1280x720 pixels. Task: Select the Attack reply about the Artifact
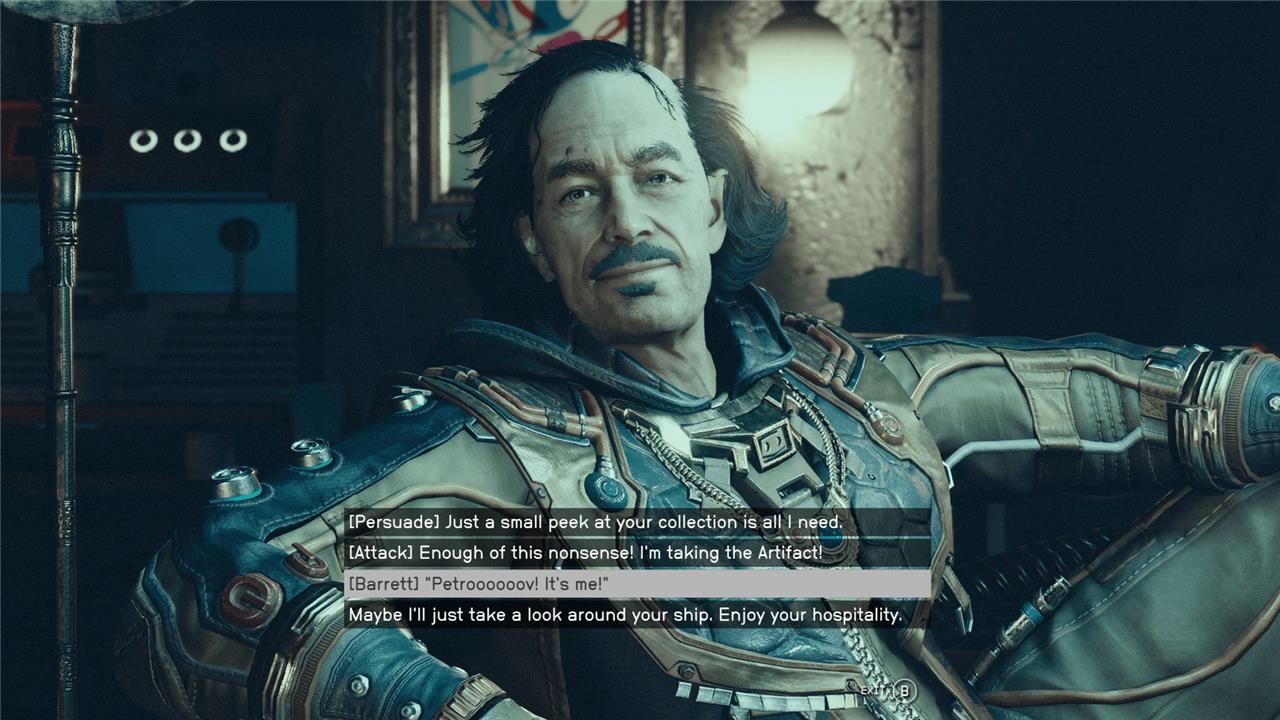pyautogui.click(x=585, y=552)
